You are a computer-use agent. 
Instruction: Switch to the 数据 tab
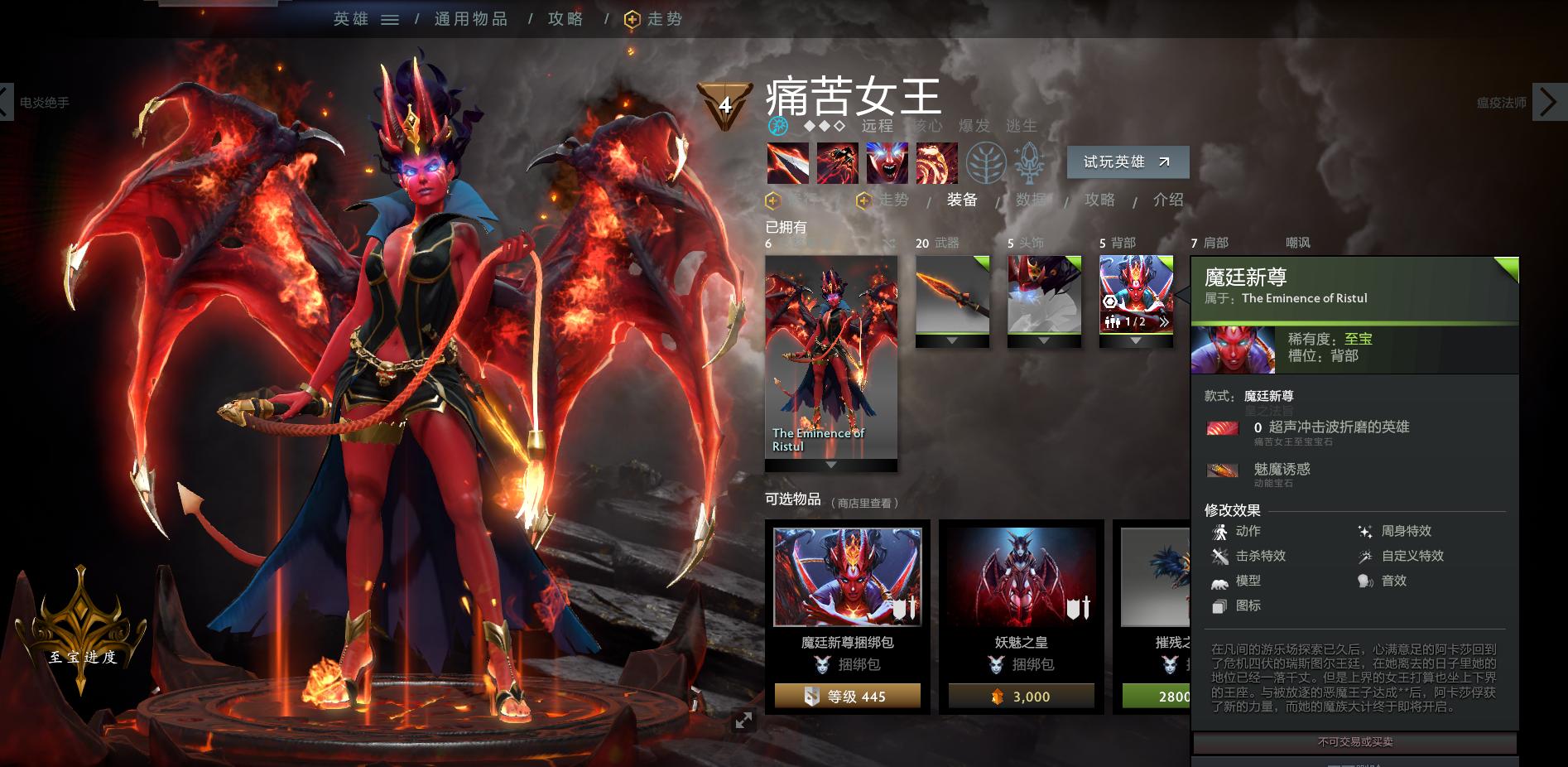click(1029, 200)
